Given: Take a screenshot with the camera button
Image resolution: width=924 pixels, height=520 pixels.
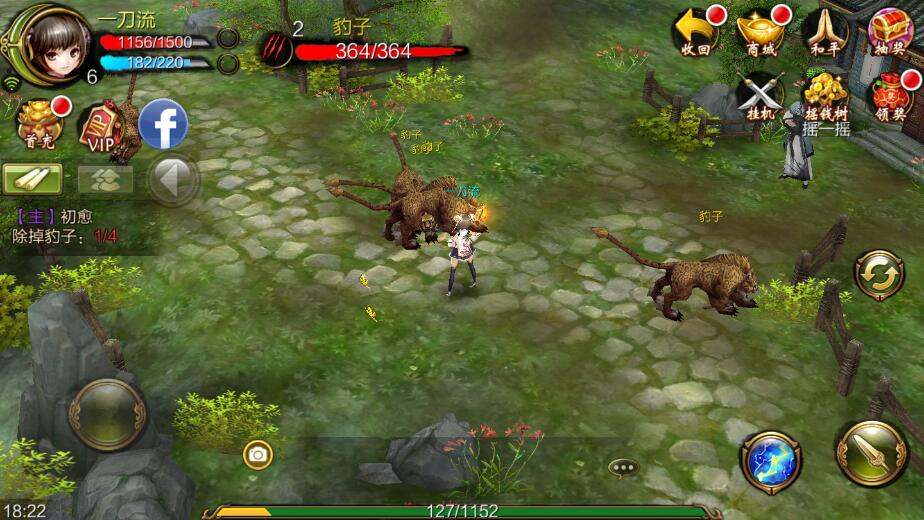Looking at the screenshot, I should pos(257,455).
